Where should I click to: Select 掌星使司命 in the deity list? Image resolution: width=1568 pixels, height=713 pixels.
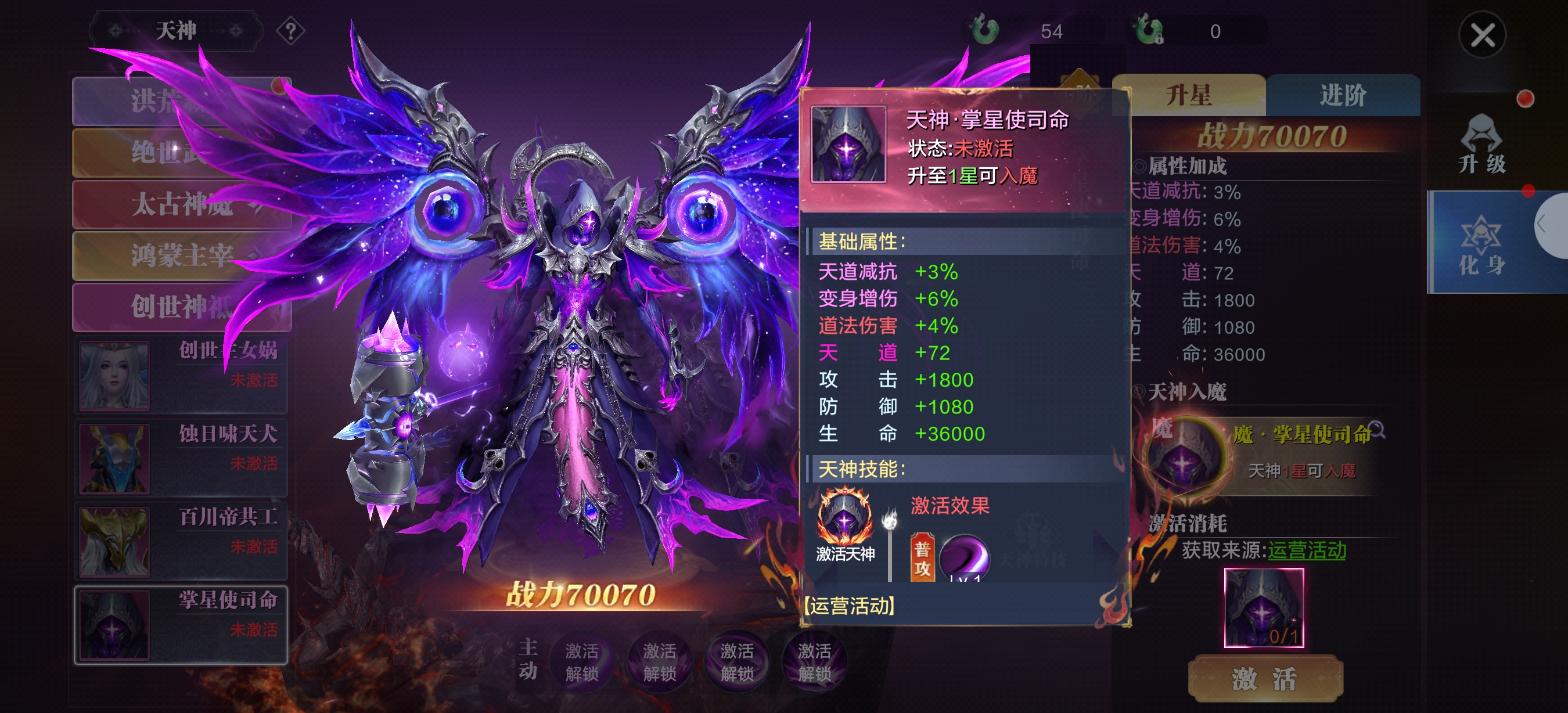pos(181,625)
